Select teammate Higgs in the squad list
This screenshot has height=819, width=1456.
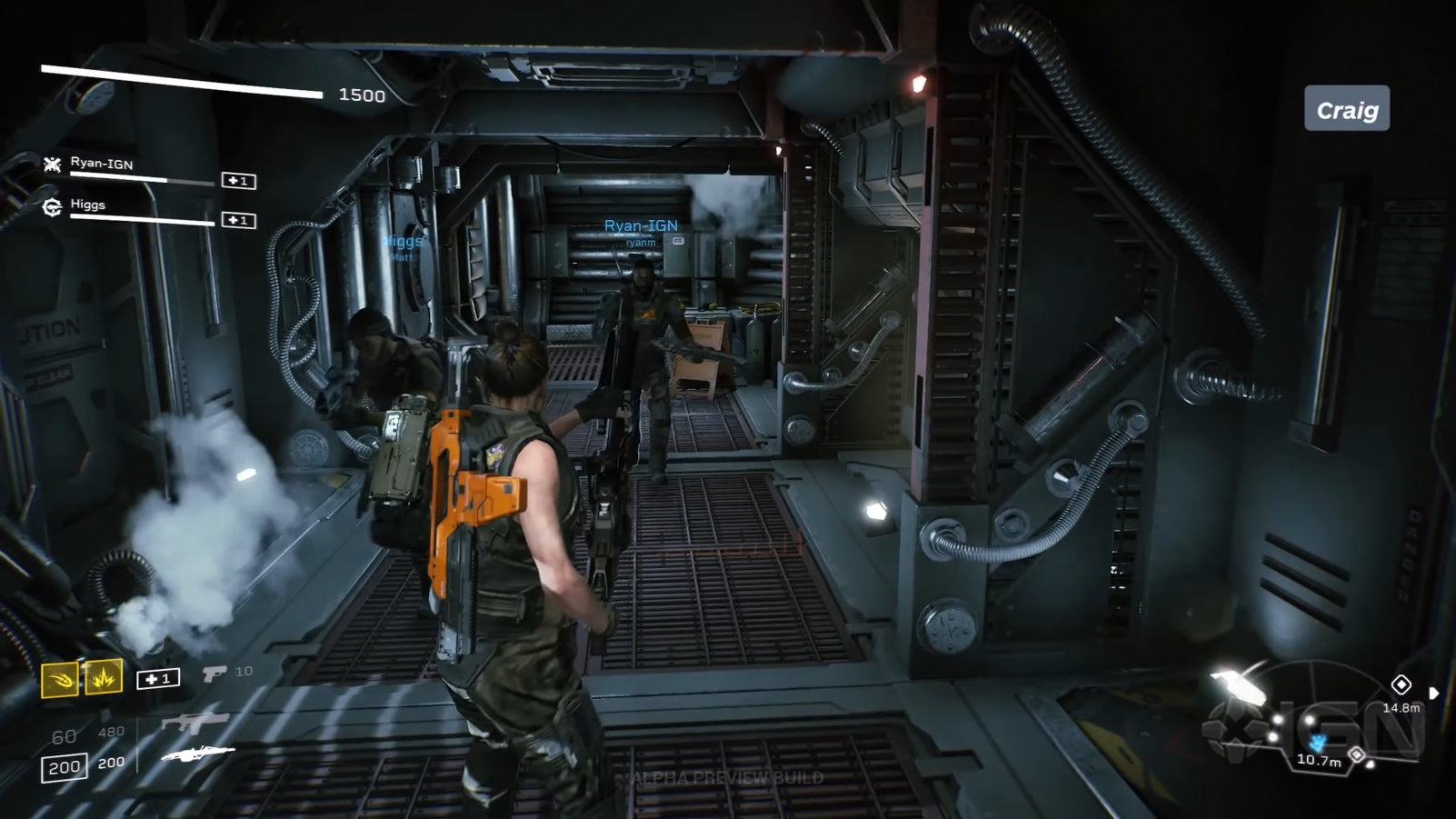pos(88,205)
